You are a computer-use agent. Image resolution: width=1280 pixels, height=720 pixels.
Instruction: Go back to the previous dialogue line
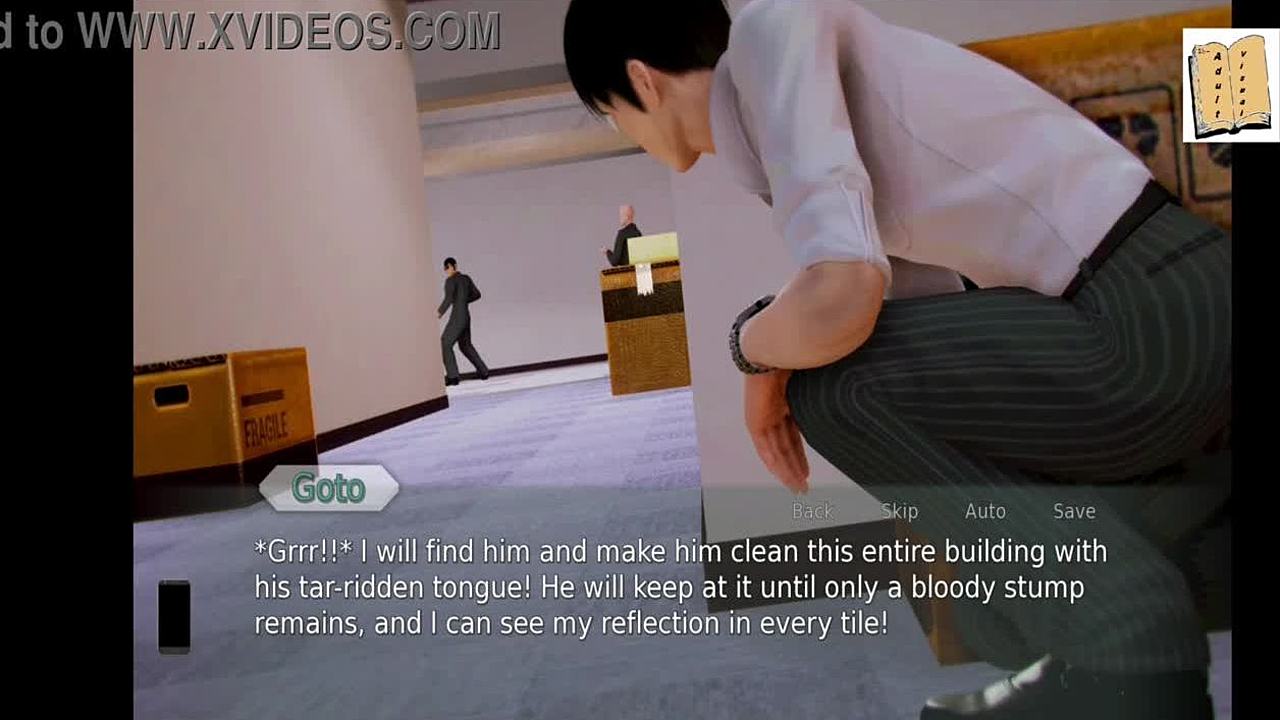(x=812, y=511)
